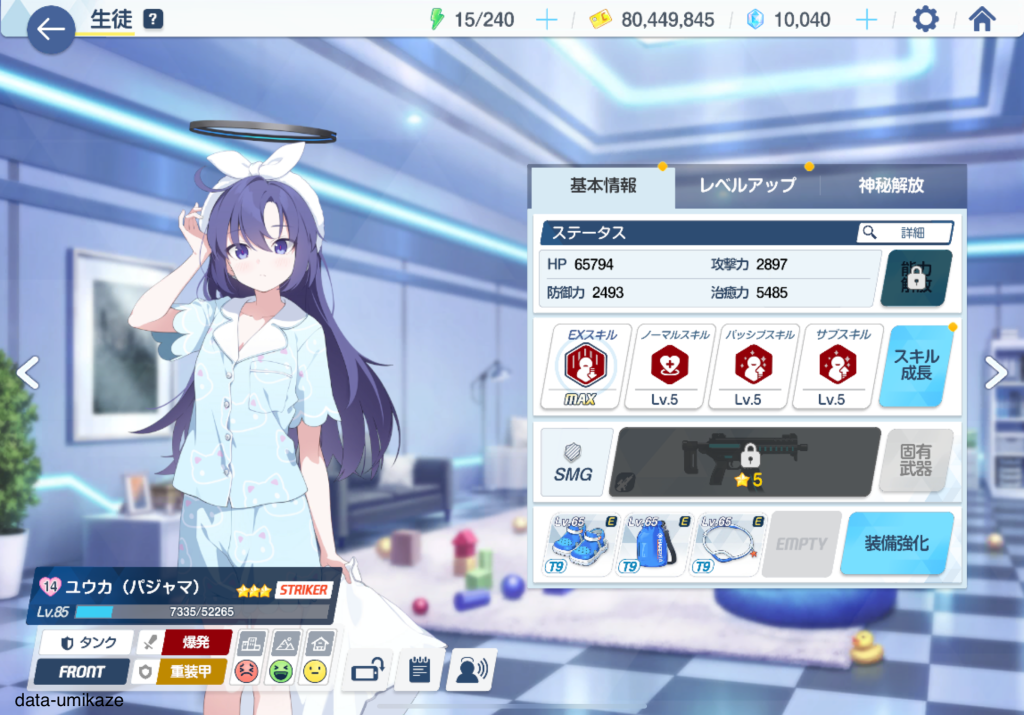This screenshot has height=715, width=1024.
Task: Buy gems with the plus beside 10,040
Action: (x=866, y=20)
